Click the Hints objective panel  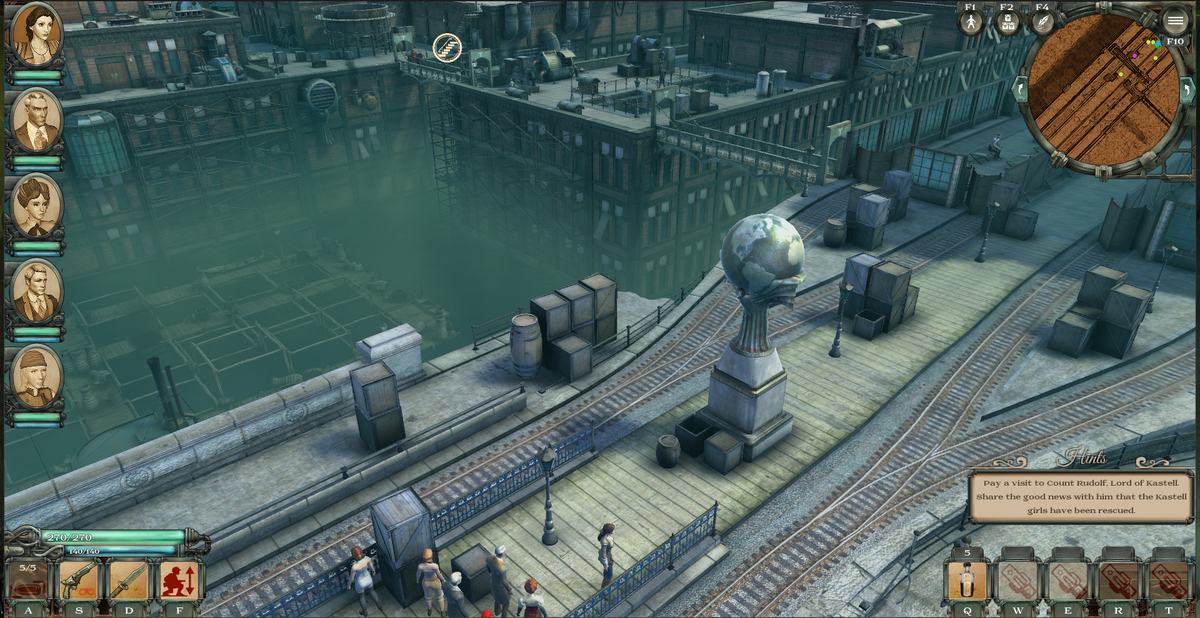point(1080,496)
